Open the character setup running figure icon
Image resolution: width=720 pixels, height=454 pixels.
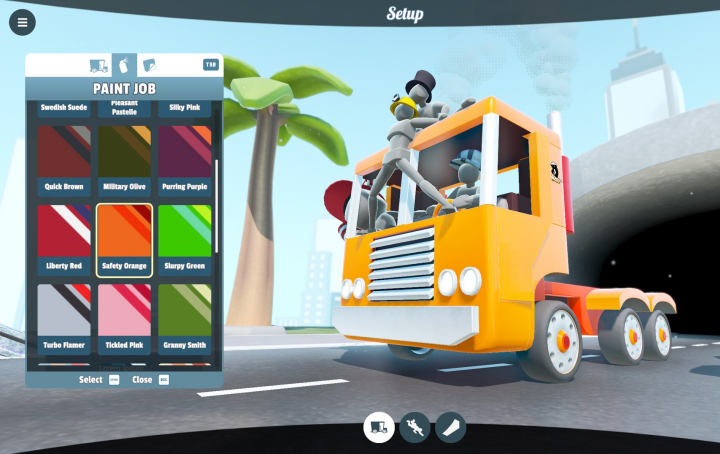coord(414,427)
